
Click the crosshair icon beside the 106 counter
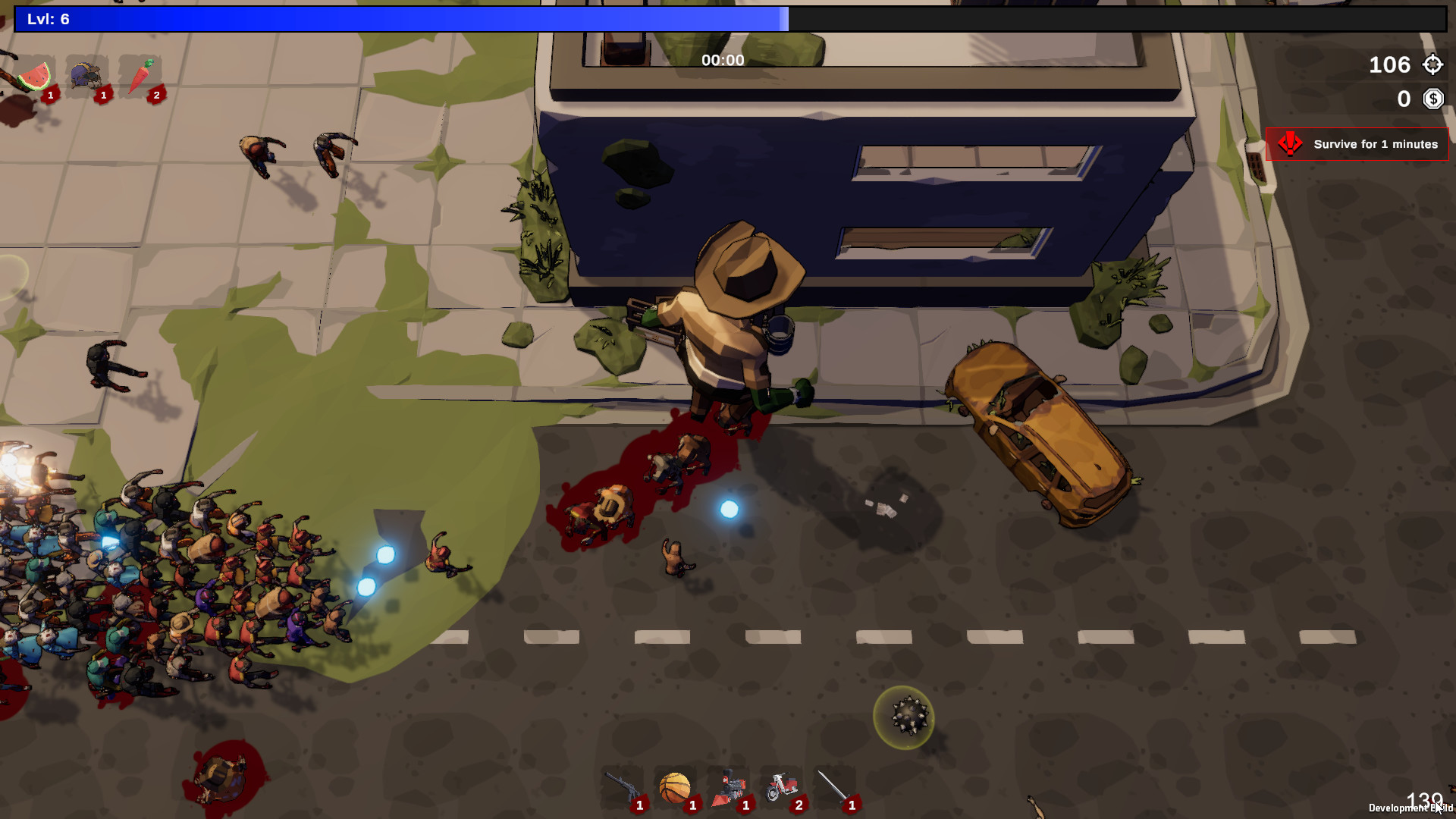coord(1432,64)
